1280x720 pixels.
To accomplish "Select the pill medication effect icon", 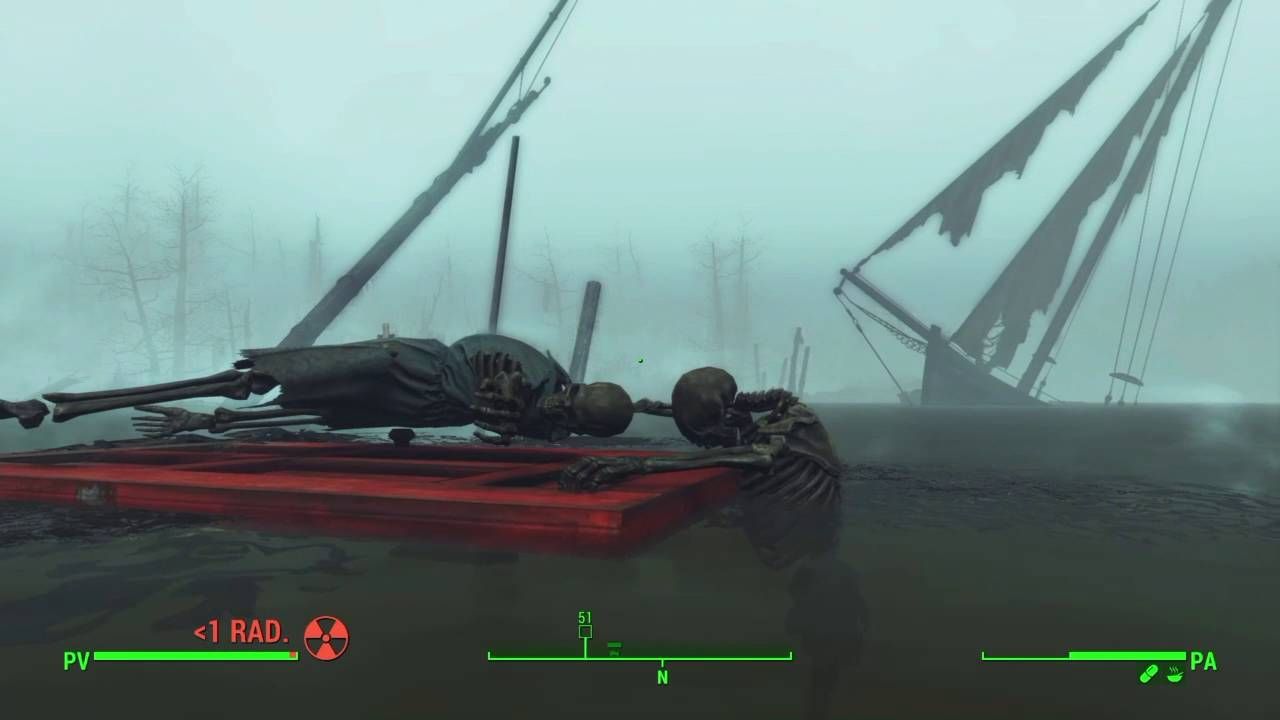I will click(x=1150, y=672).
